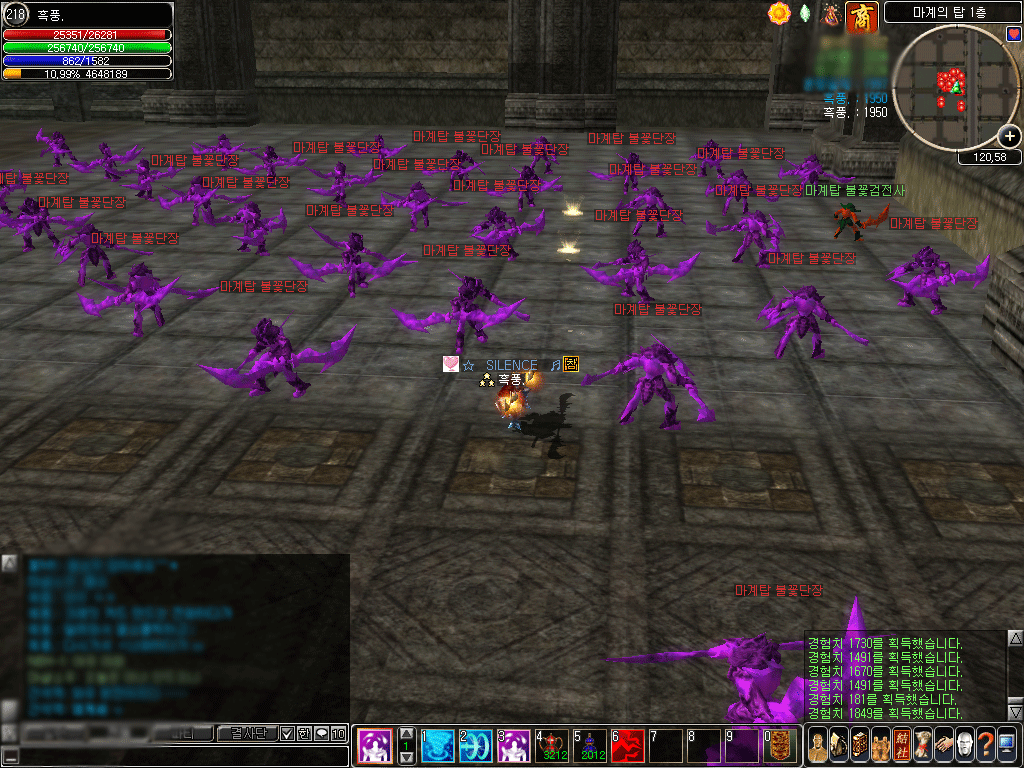Activate the blue rings skill in slot 2

coord(476,746)
